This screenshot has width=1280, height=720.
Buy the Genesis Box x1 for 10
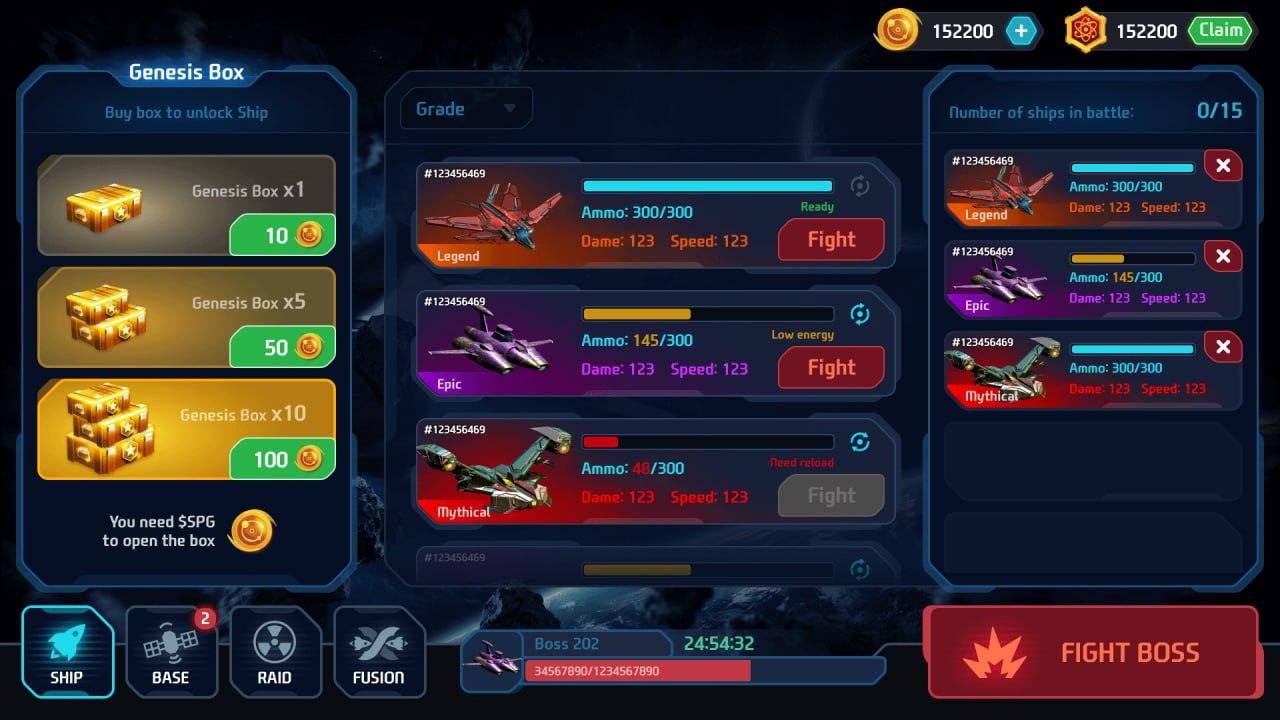pyautogui.click(x=282, y=236)
